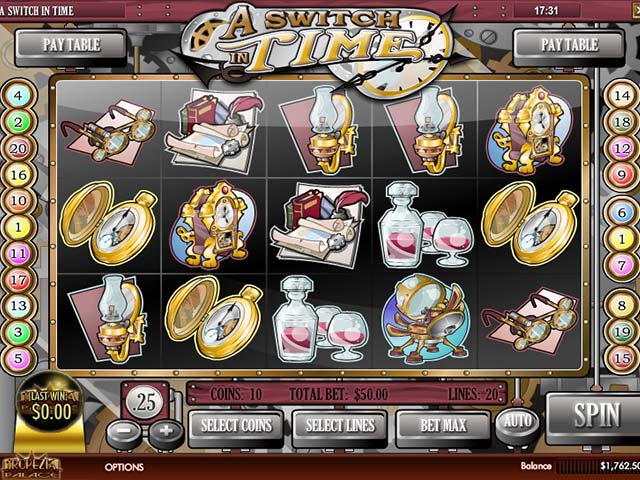This screenshot has width=640, height=480.
Task: Click payline number 13
Action: 19,305
